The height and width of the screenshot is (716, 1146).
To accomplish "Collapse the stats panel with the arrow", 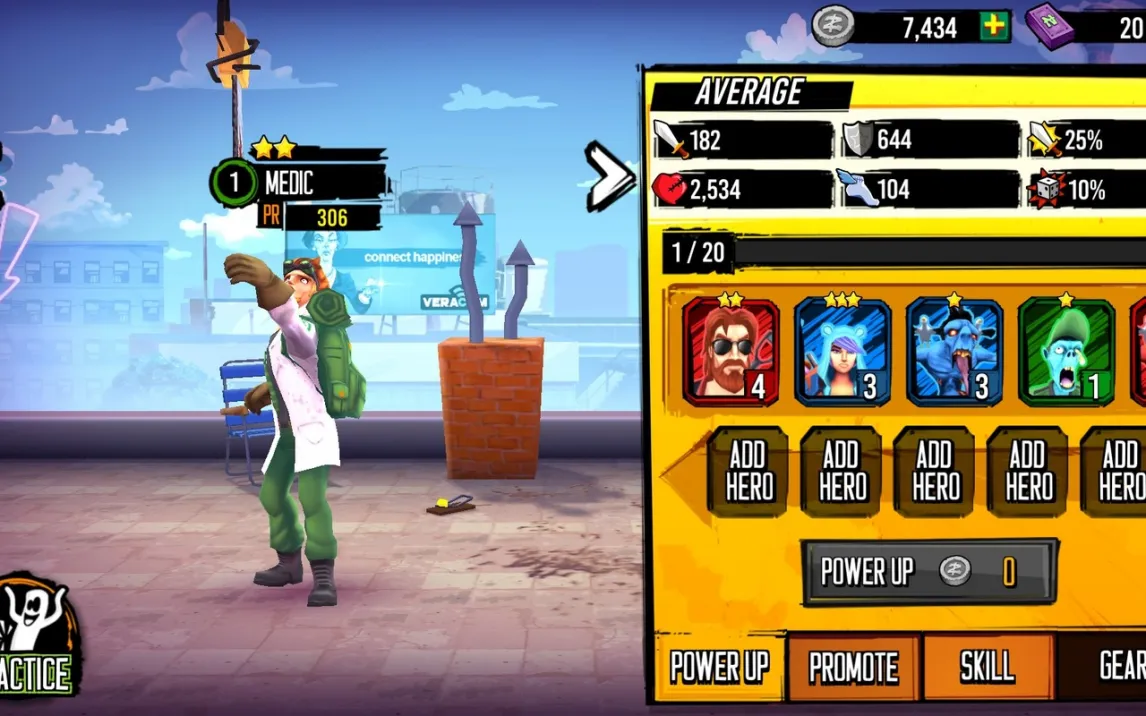I will tap(609, 176).
